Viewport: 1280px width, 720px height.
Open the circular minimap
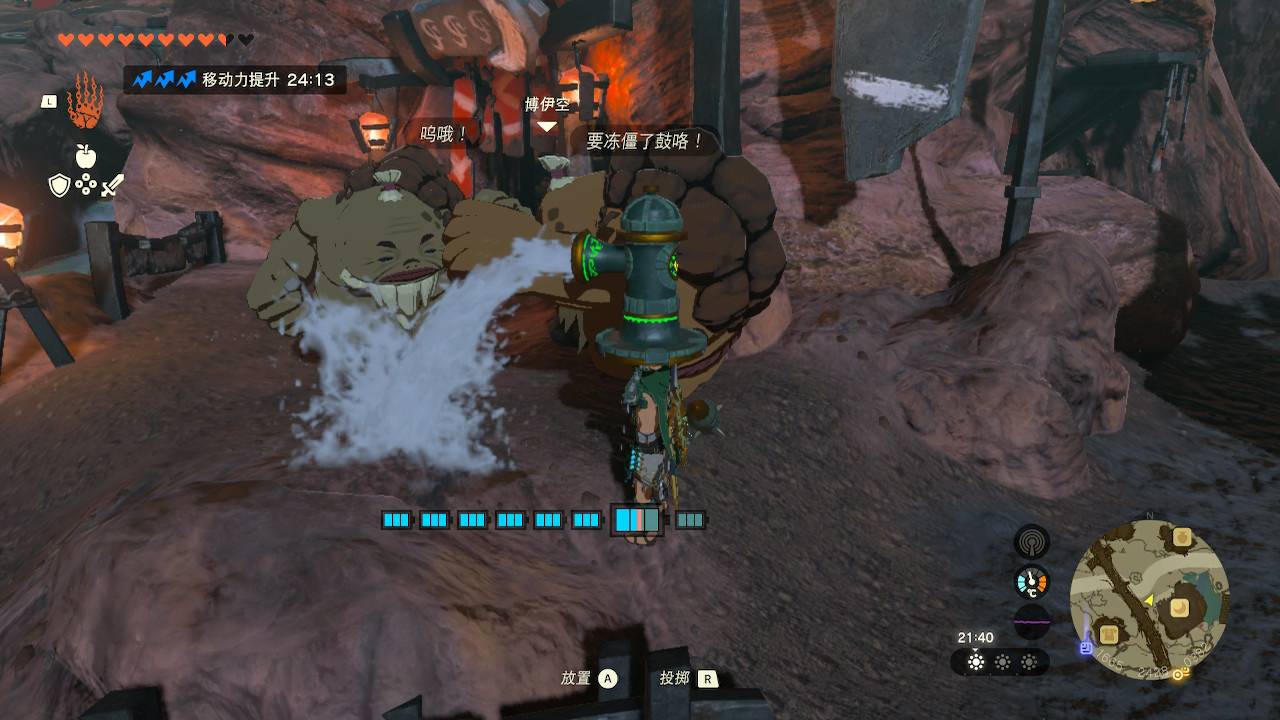pos(1149,600)
